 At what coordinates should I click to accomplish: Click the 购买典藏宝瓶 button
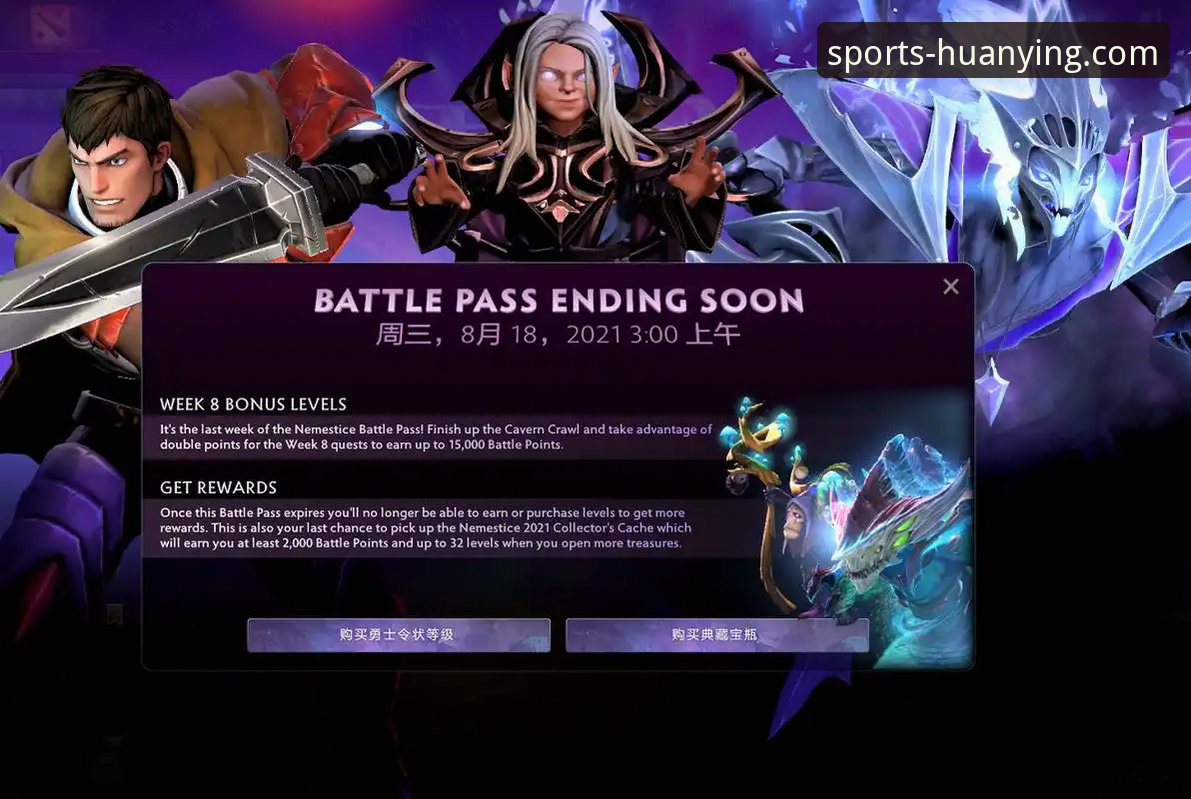(716, 635)
